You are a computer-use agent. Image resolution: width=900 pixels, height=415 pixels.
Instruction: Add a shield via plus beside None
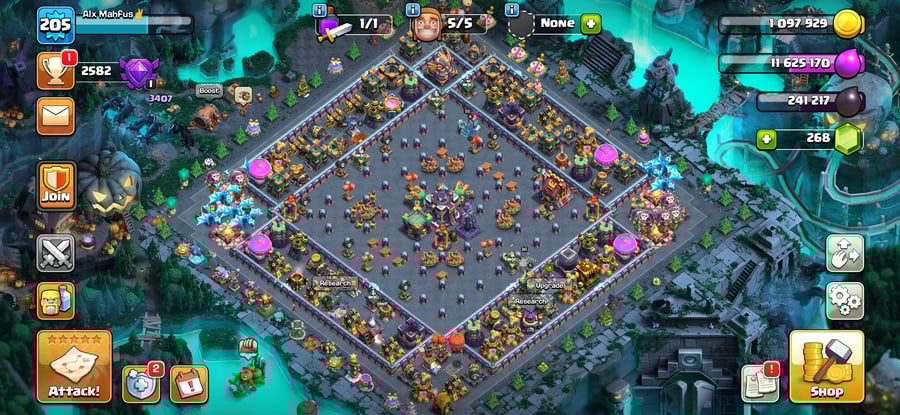coord(591,22)
